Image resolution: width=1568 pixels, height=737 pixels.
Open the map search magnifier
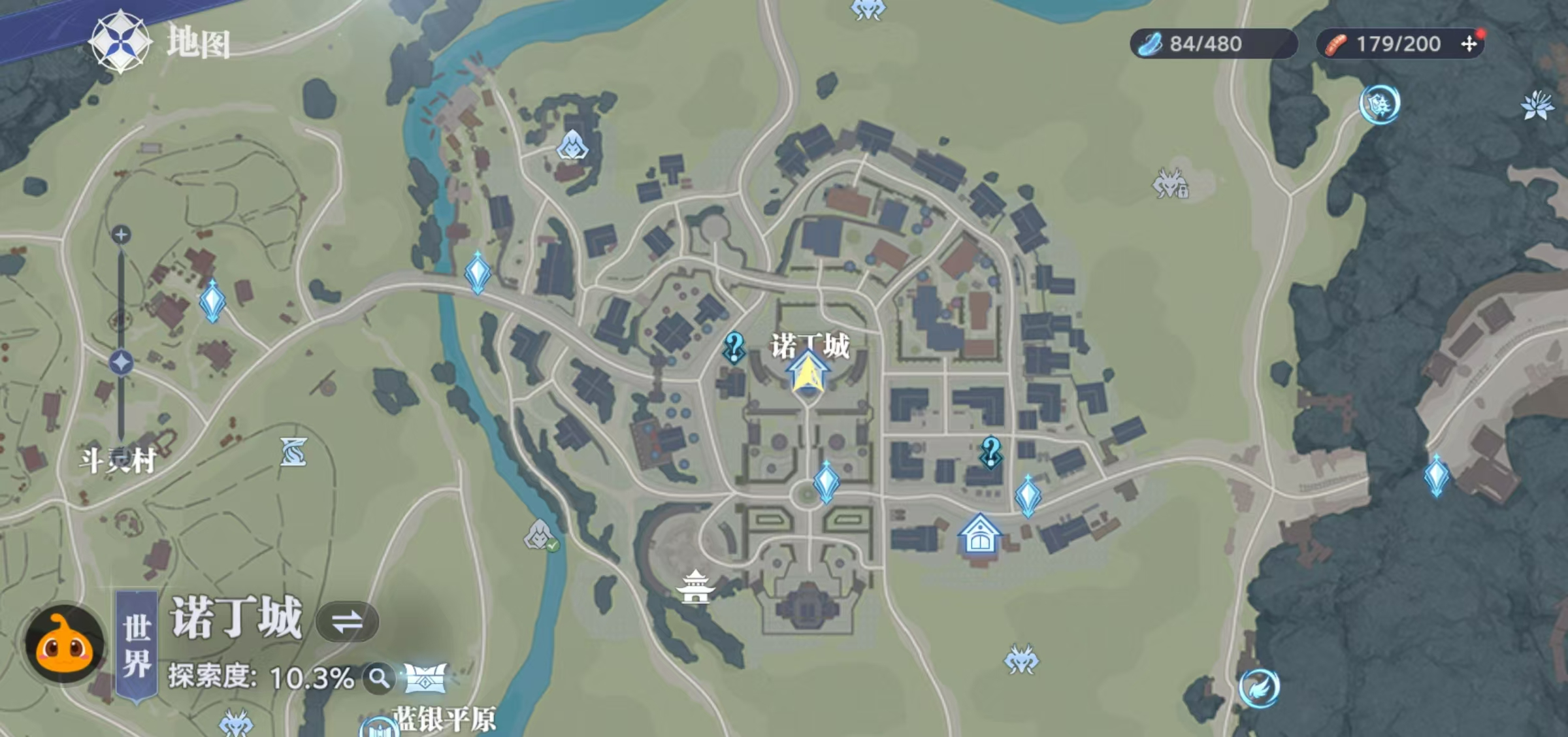379,679
